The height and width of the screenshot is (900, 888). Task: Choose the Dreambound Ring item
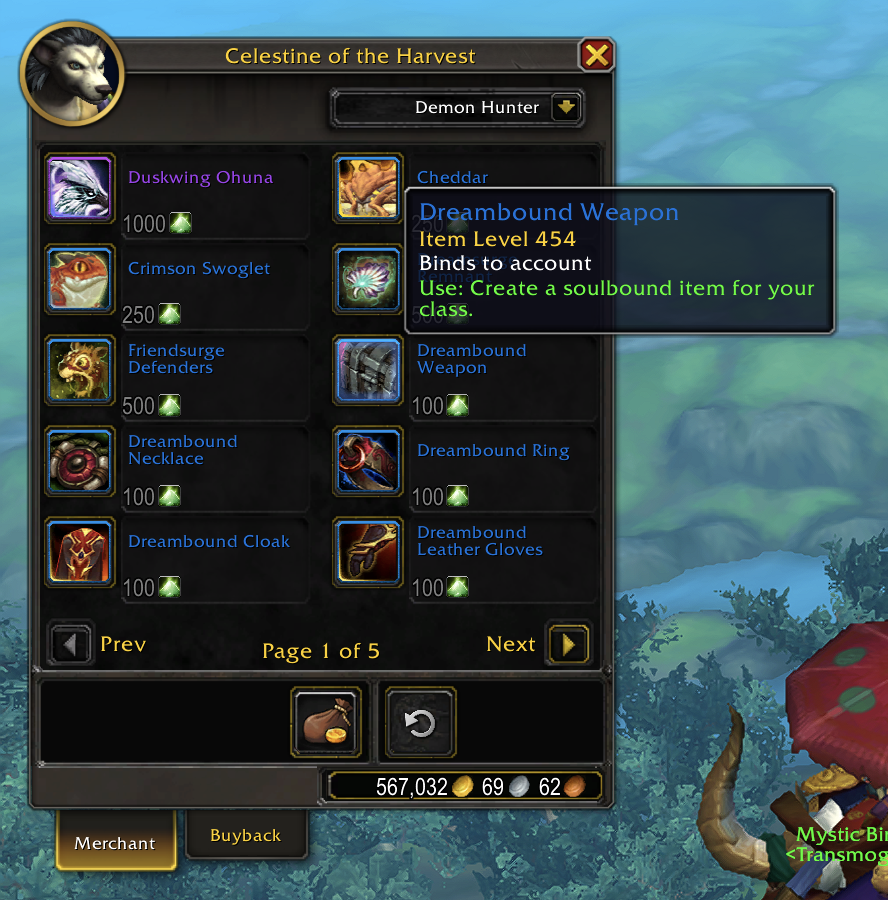[x=368, y=461]
